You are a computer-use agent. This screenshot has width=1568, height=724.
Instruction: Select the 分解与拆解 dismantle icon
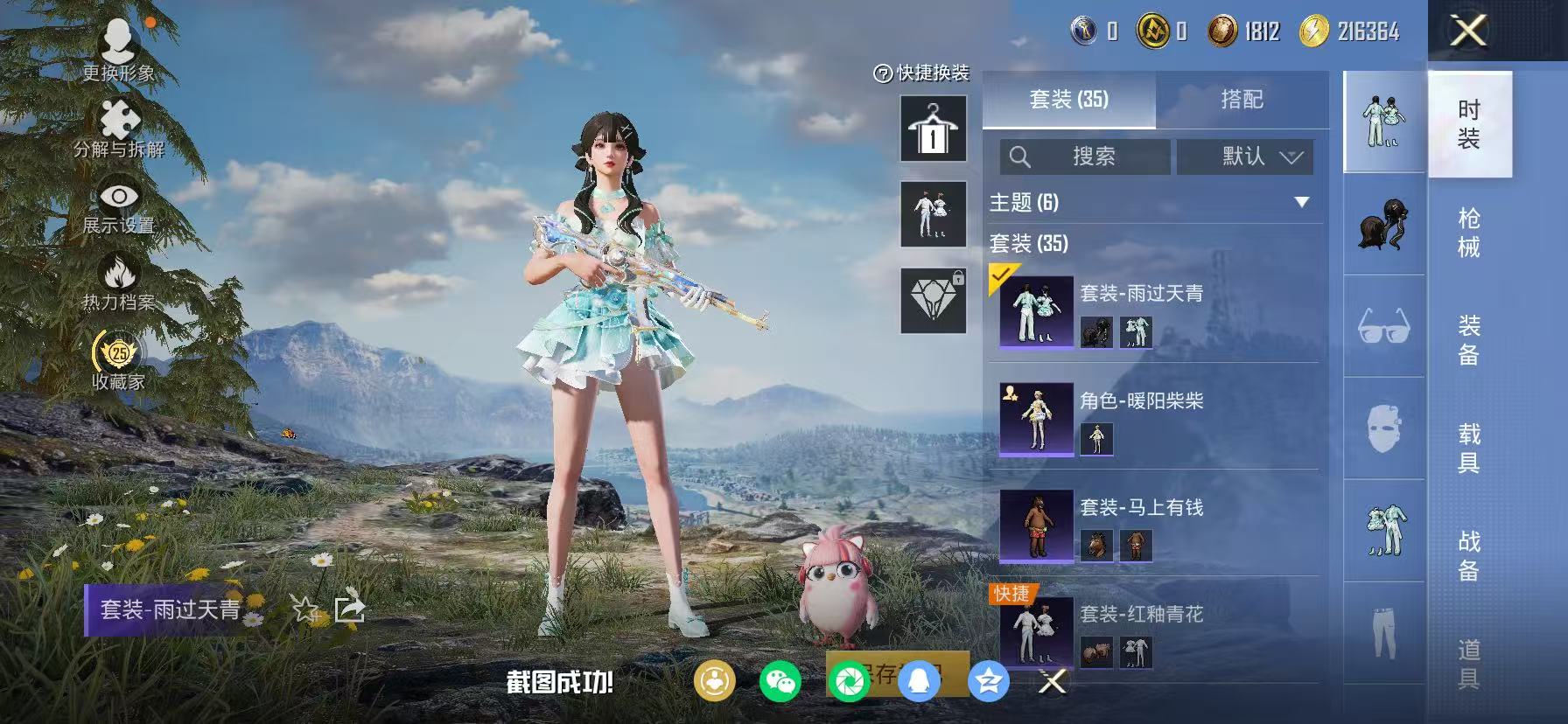118,118
